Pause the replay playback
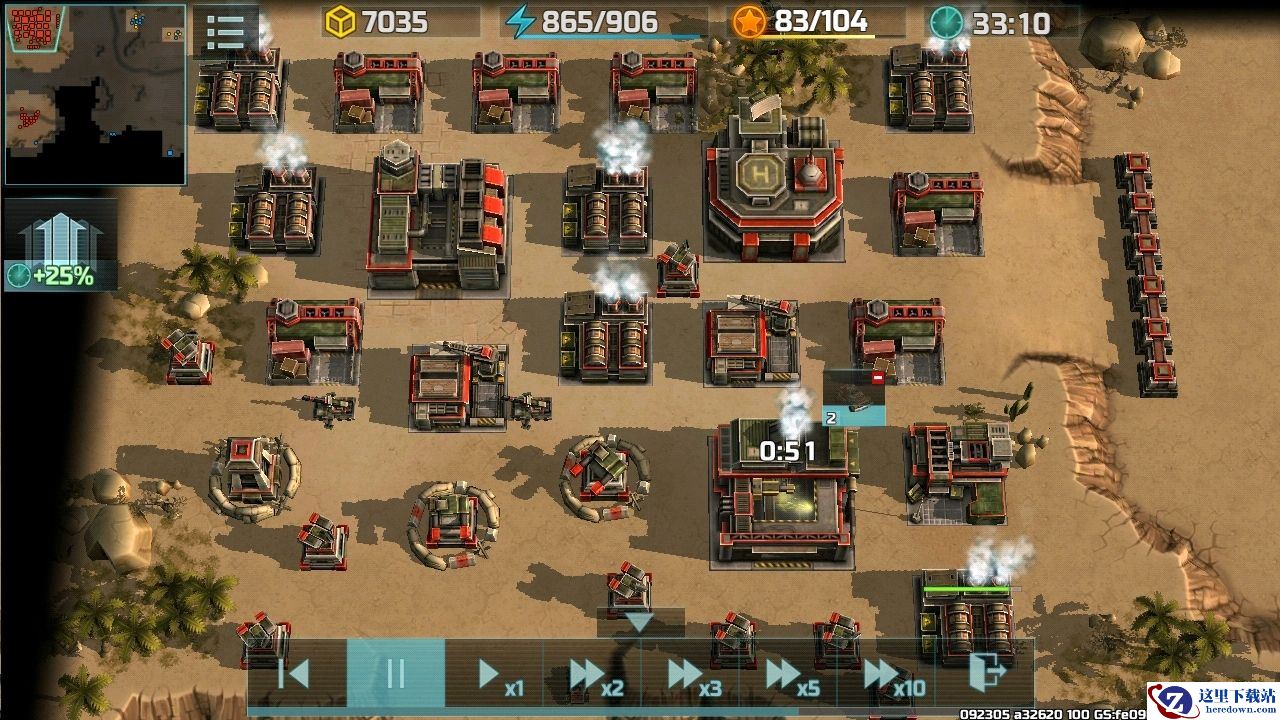1280x720 pixels. pyautogui.click(x=395, y=674)
